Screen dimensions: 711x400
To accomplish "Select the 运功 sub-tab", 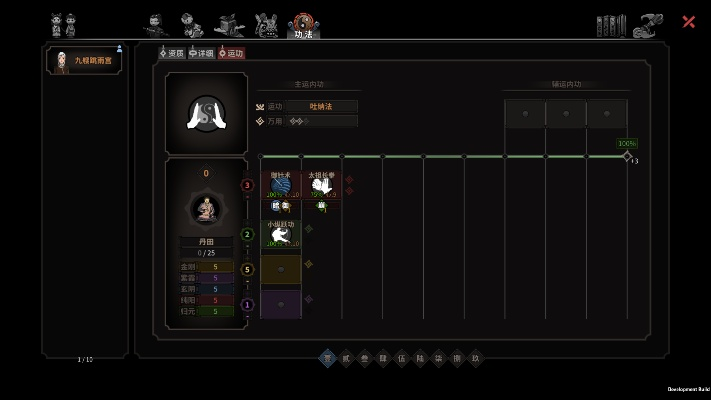I will point(231,53).
